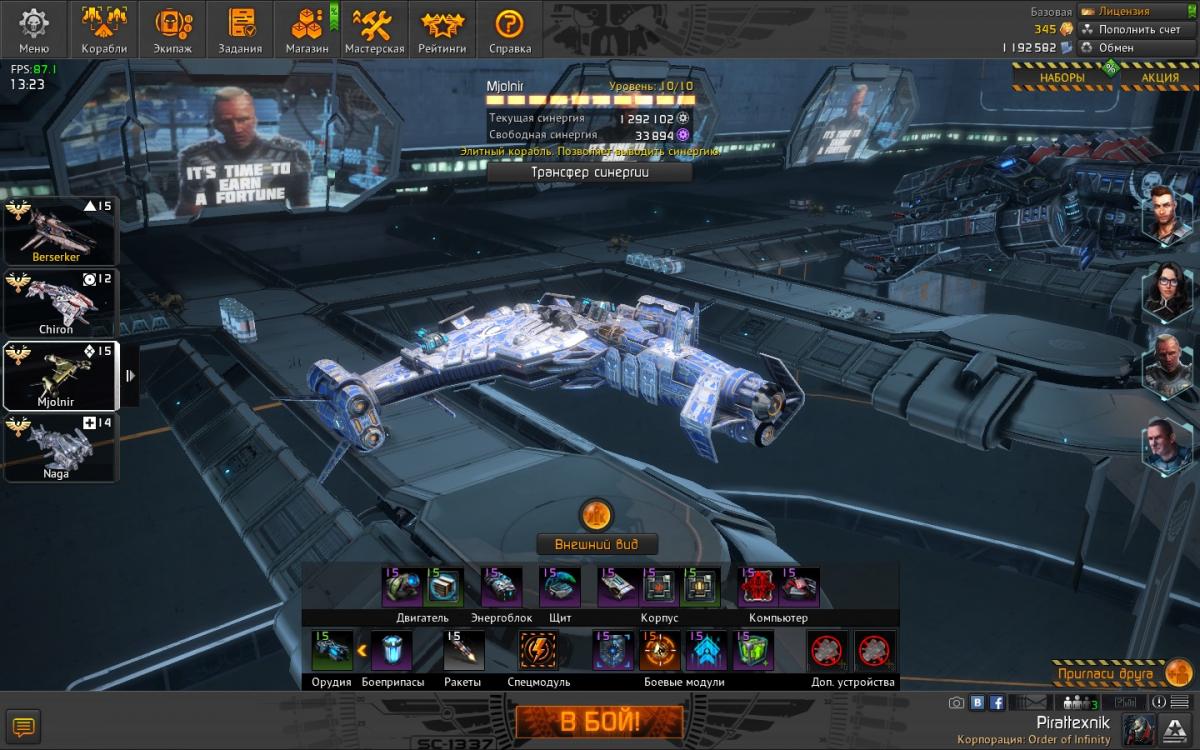Go to the Экипаж crew screen

(173, 29)
